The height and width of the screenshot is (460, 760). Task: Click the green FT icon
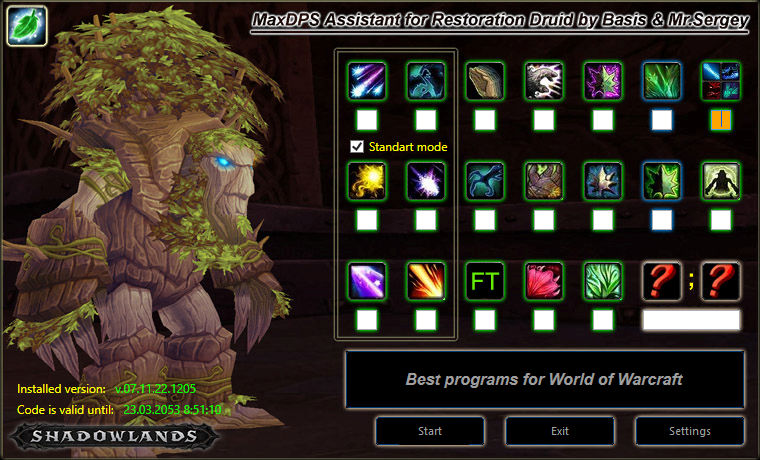pyautogui.click(x=485, y=281)
